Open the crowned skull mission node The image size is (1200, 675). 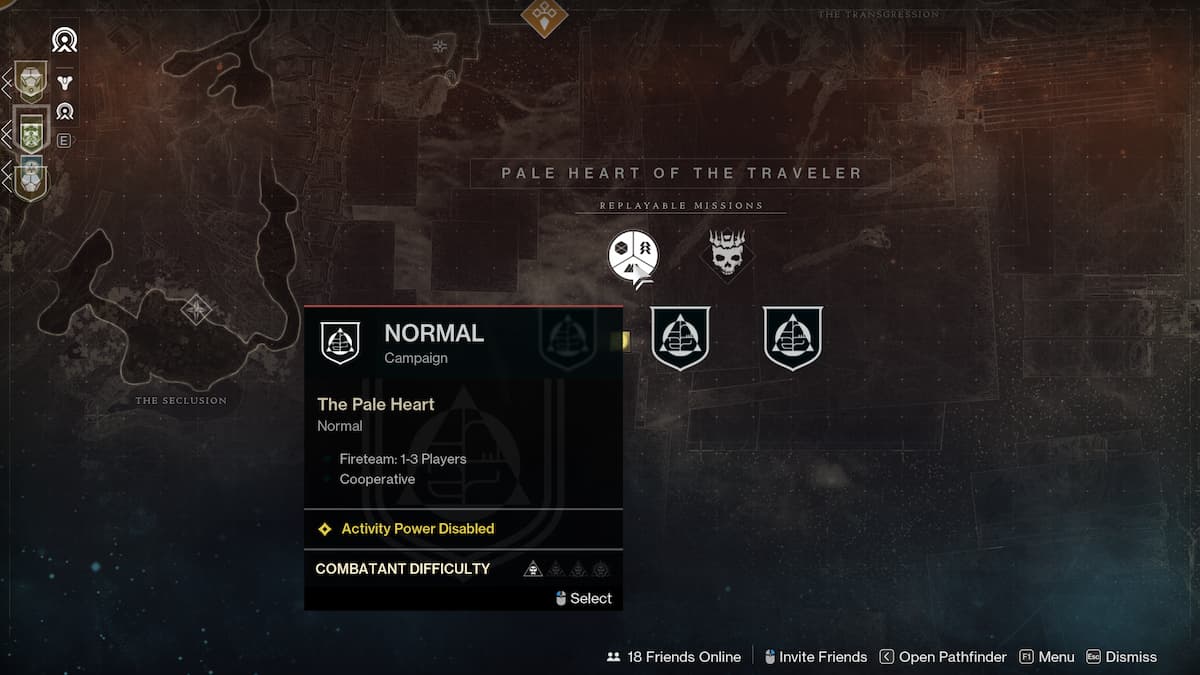(x=727, y=252)
